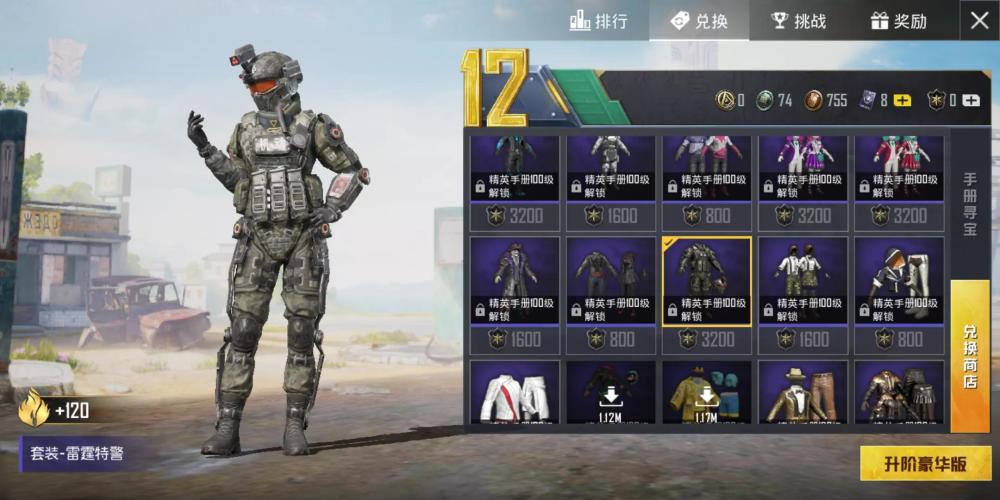Tap the 升阶豪华版 upgrade button
This screenshot has height=500, width=1000.
pyautogui.click(x=925, y=464)
